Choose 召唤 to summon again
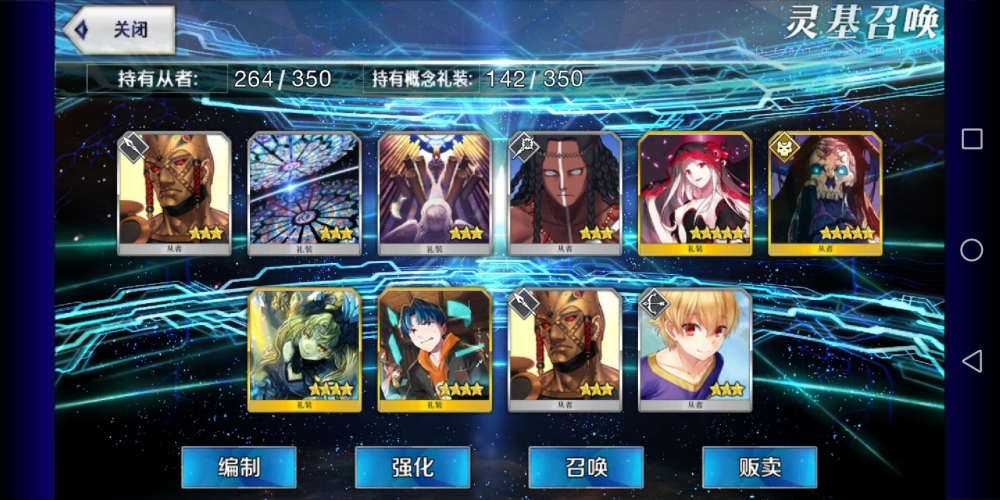The width and height of the screenshot is (1000, 500). point(585,467)
